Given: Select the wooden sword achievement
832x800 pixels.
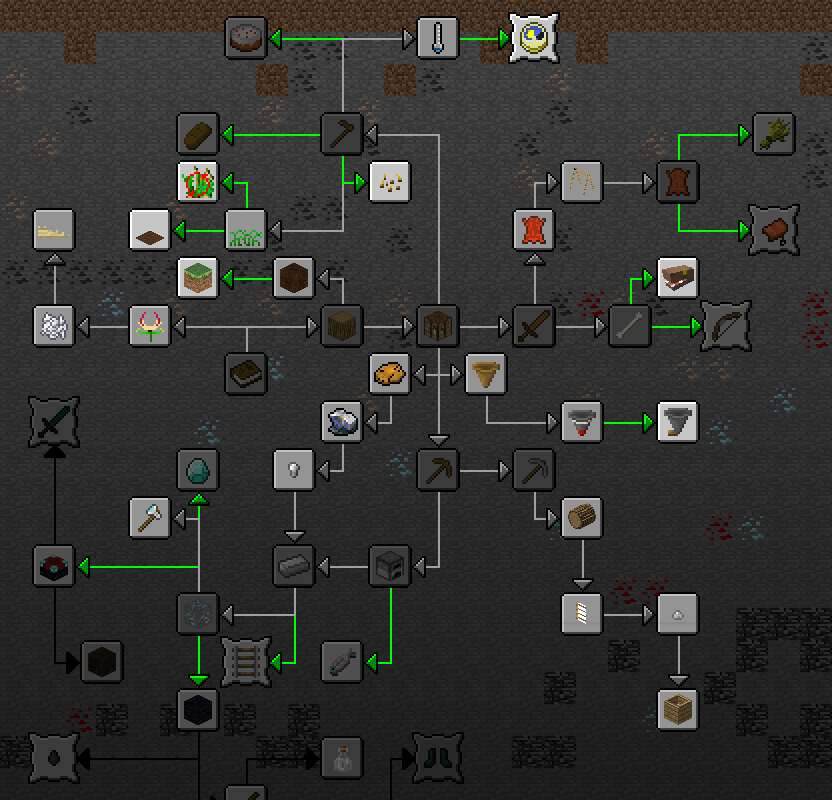Looking at the screenshot, I should pyautogui.click(x=533, y=326).
